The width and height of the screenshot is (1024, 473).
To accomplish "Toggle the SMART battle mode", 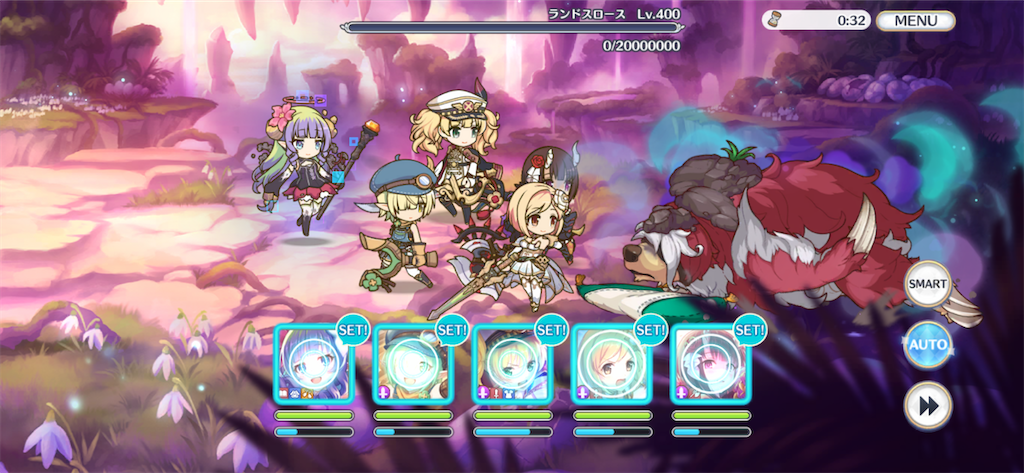I will (x=927, y=284).
